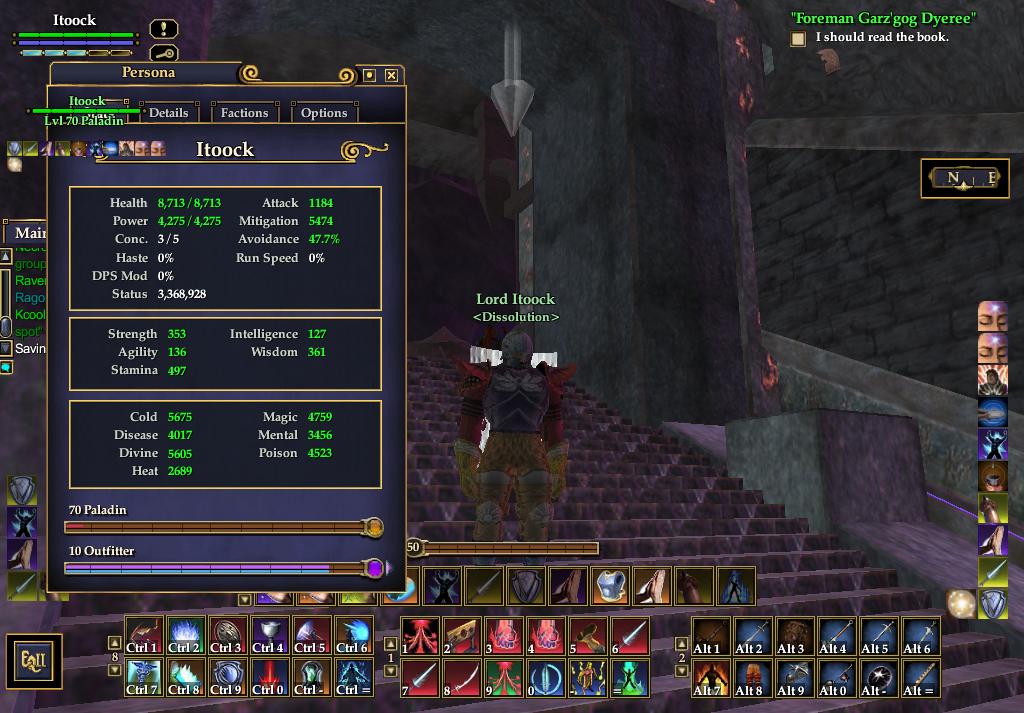Use the Alt 7 hotbar ability
The width and height of the screenshot is (1024, 713).
point(708,678)
